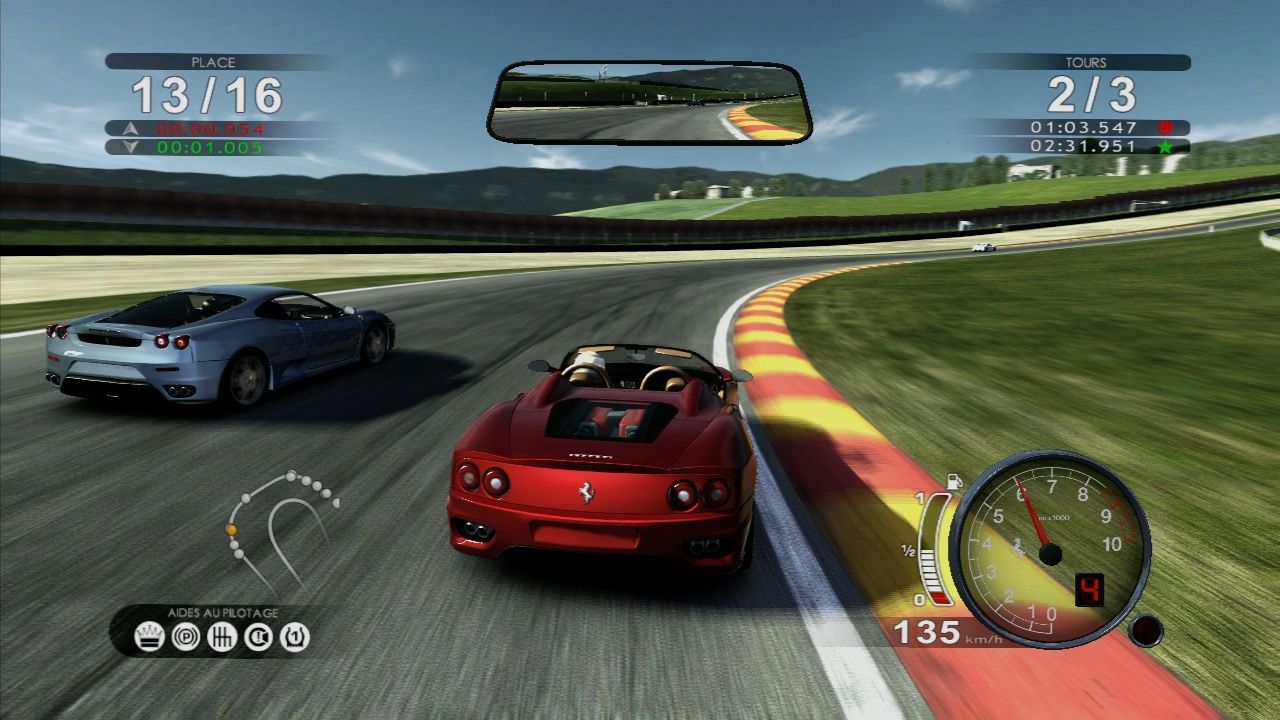Click the current lap time 01:03.547
Viewport: 1280px width, 720px height.
1083,127
